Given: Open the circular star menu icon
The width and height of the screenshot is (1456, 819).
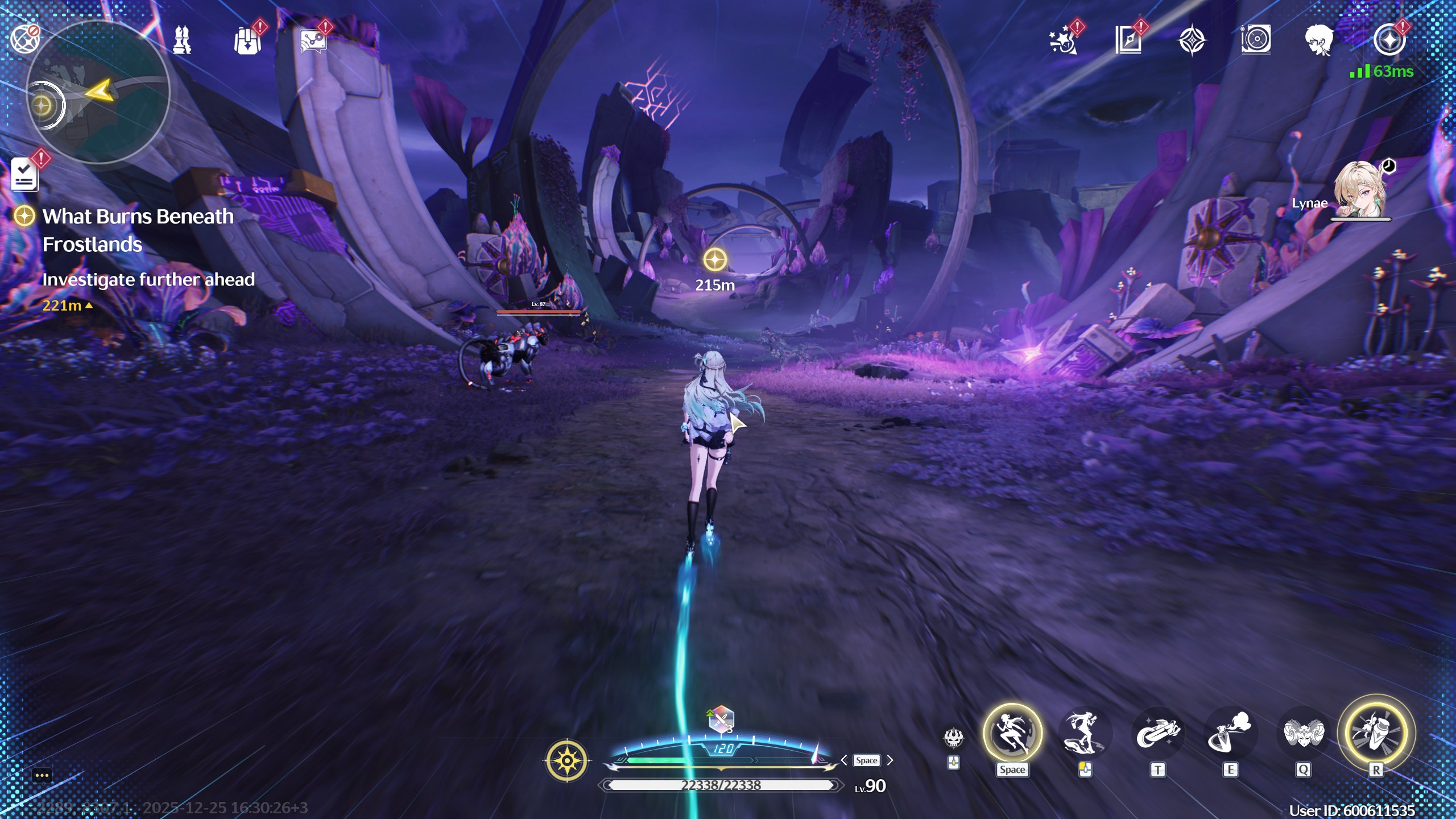Looking at the screenshot, I should [1389, 40].
